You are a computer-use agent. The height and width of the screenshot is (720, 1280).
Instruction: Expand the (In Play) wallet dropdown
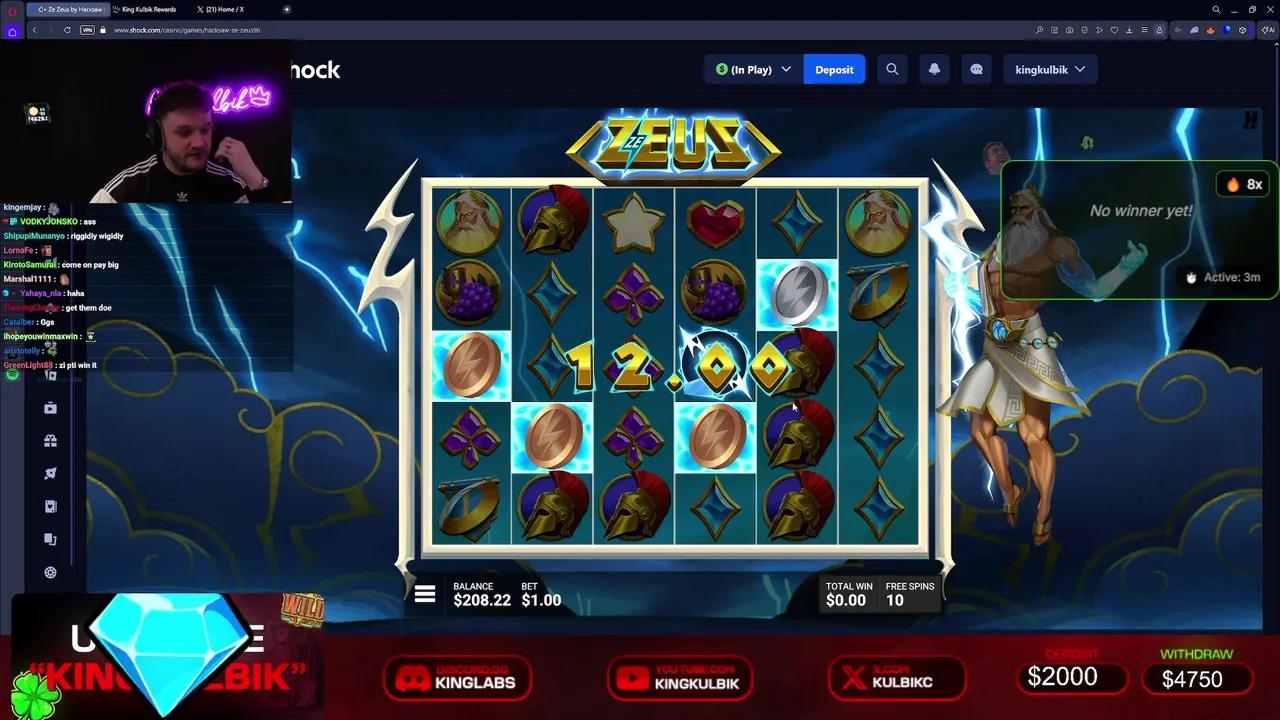(x=752, y=69)
